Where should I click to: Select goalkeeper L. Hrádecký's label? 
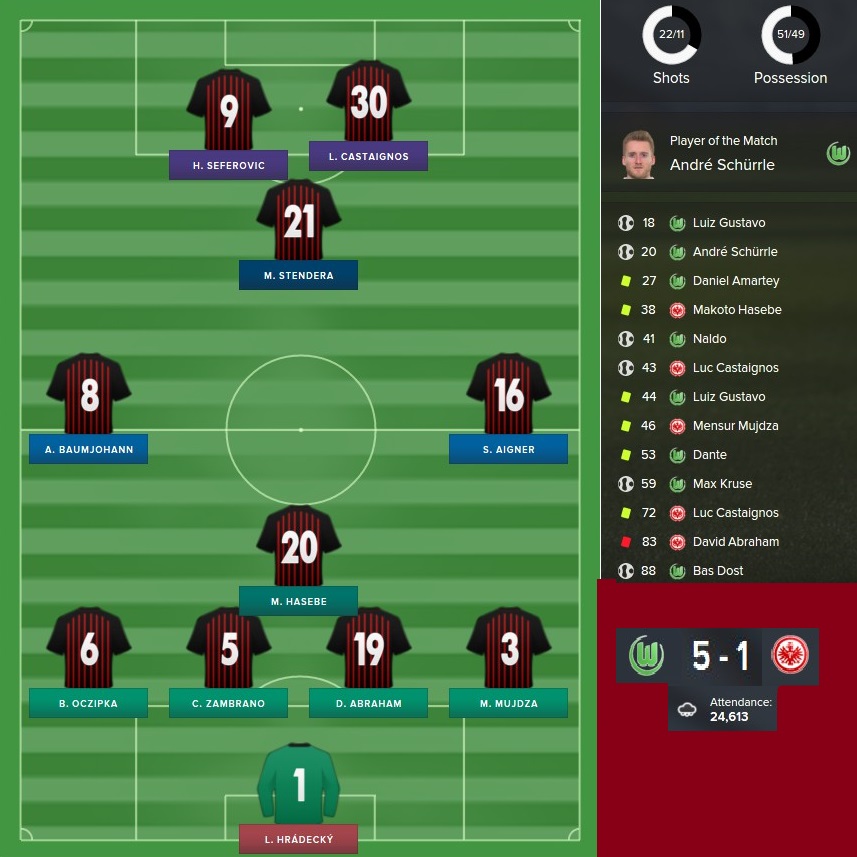coord(298,839)
